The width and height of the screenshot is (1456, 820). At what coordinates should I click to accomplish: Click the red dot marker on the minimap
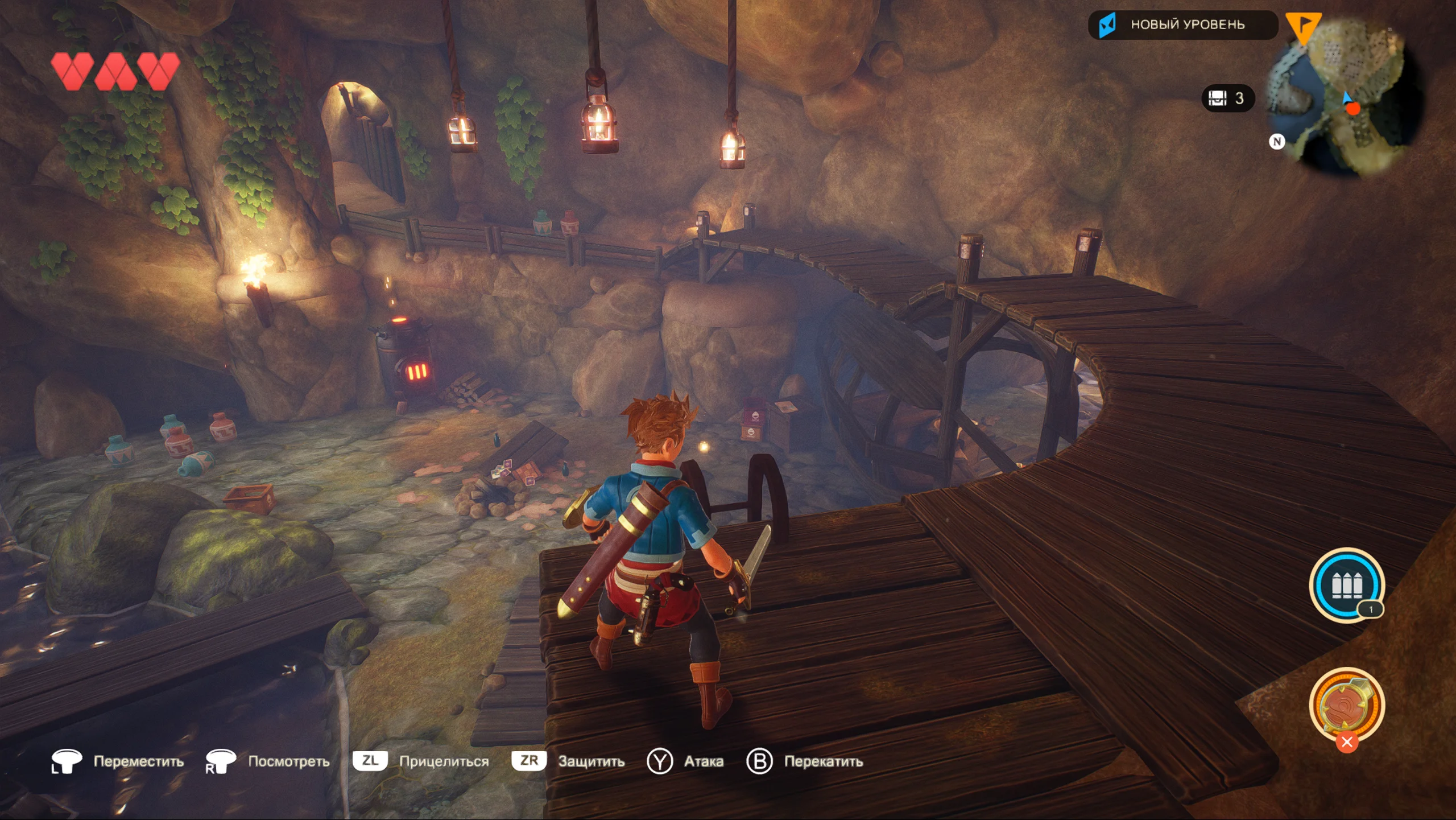point(1353,109)
